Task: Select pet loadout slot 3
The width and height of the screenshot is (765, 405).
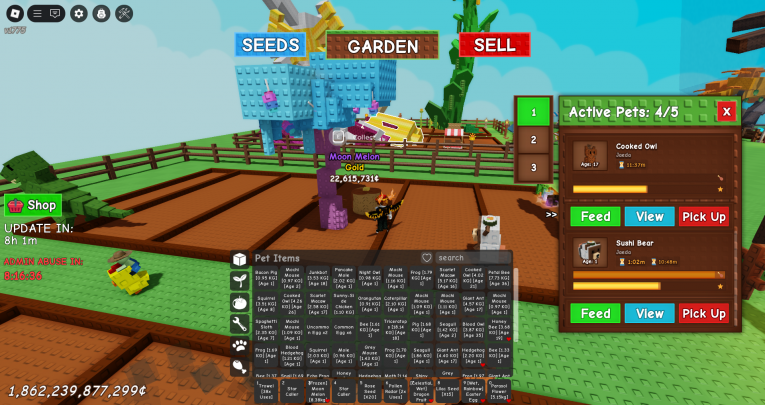Action: pos(534,168)
